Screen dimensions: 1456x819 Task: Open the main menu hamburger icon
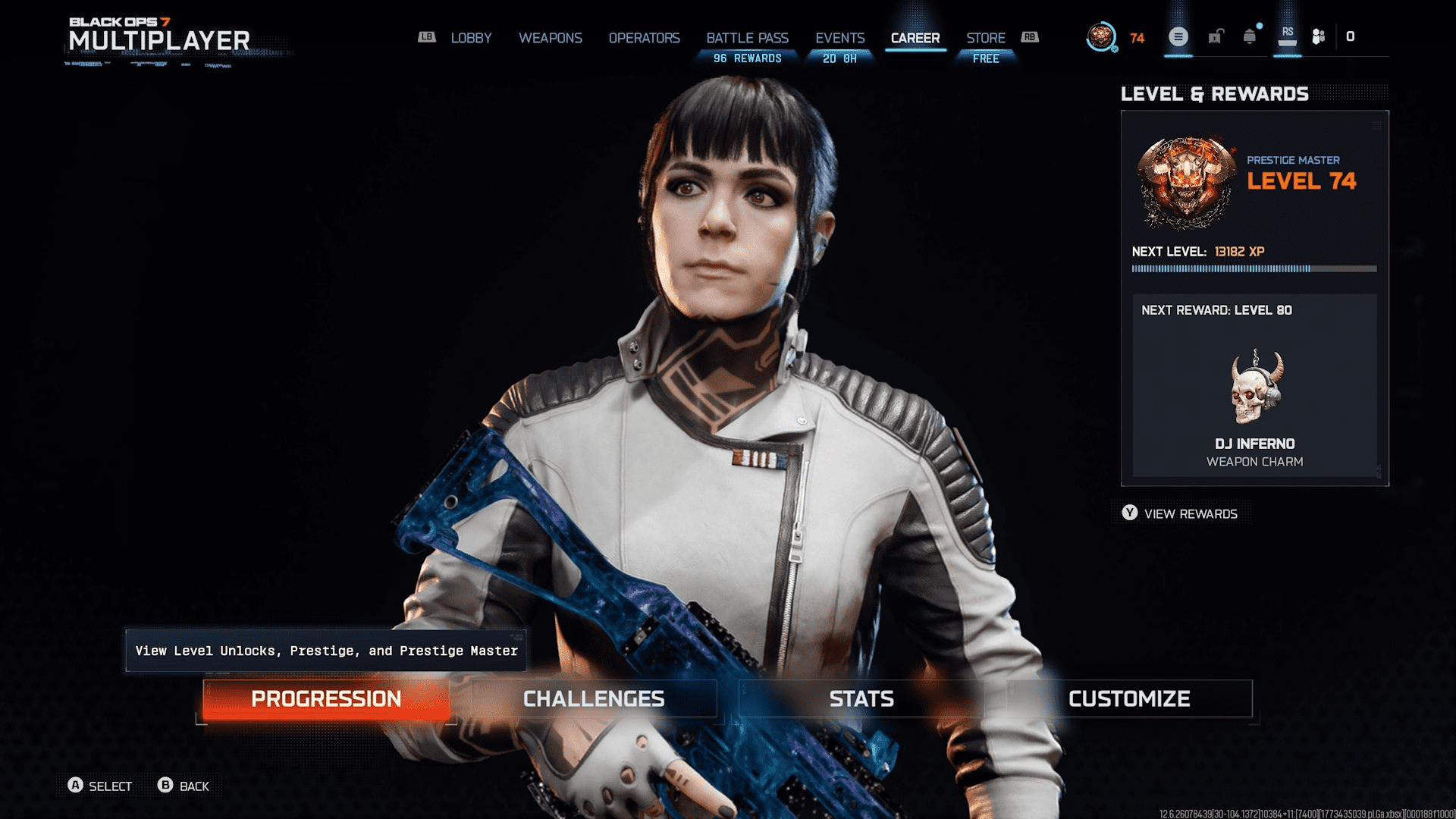coord(1178,36)
